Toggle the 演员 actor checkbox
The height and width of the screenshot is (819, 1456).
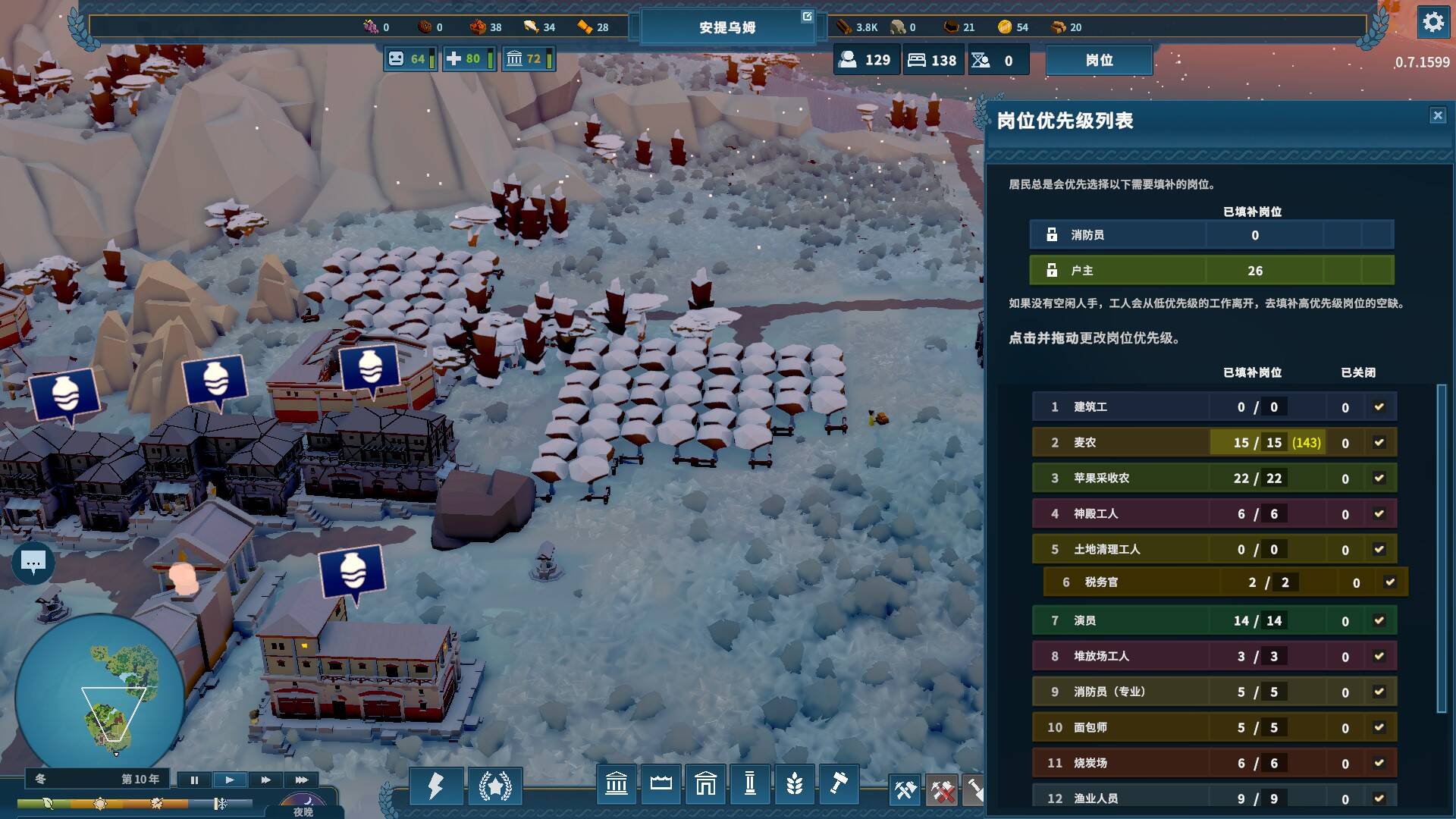click(1379, 621)
